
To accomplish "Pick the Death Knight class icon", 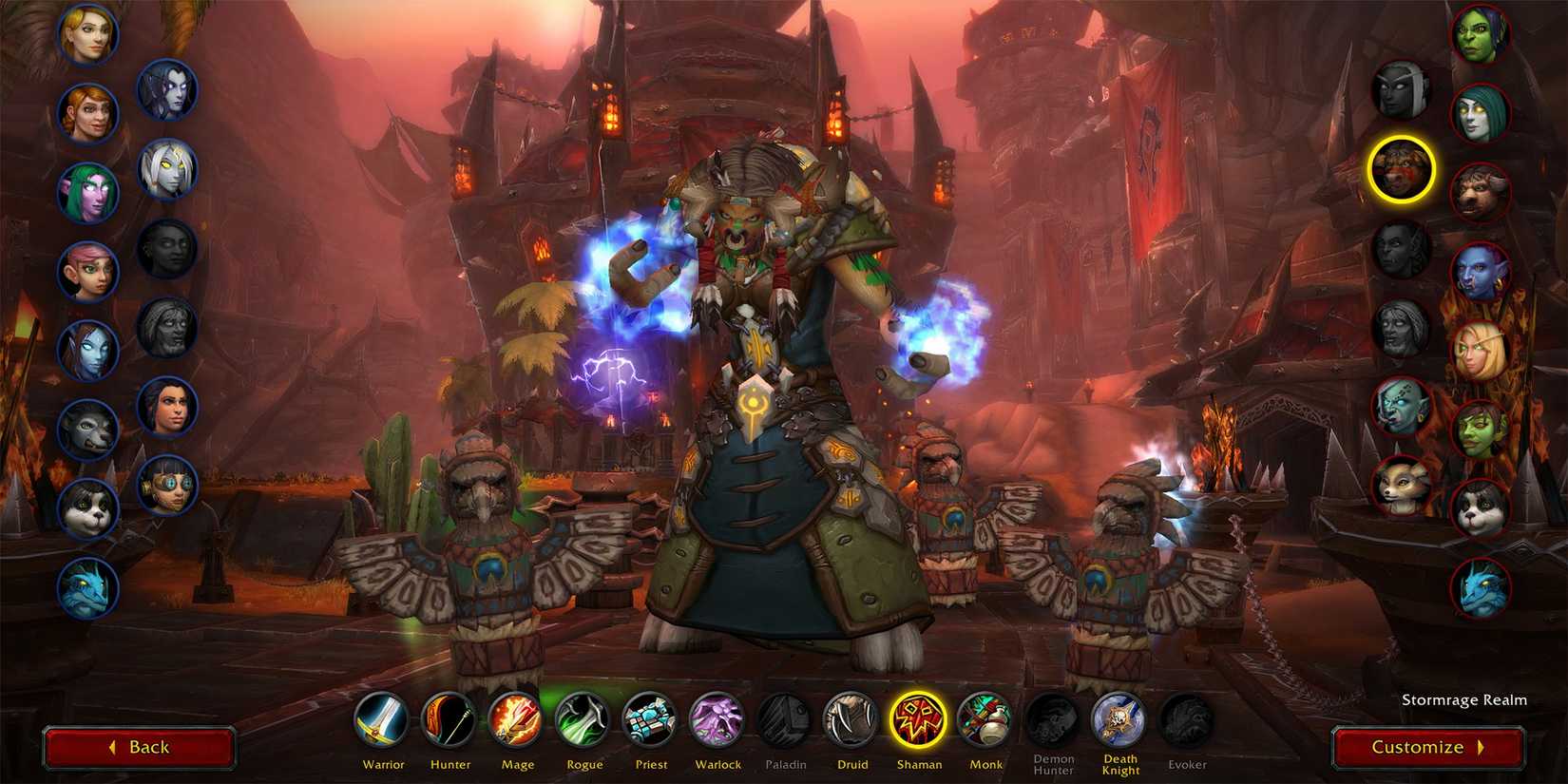I will point(1119,720).
